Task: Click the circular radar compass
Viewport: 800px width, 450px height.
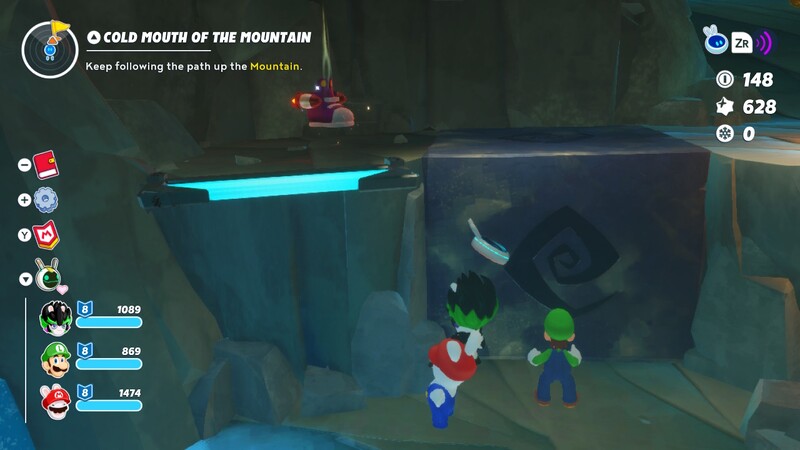Action: pos(50,49)
